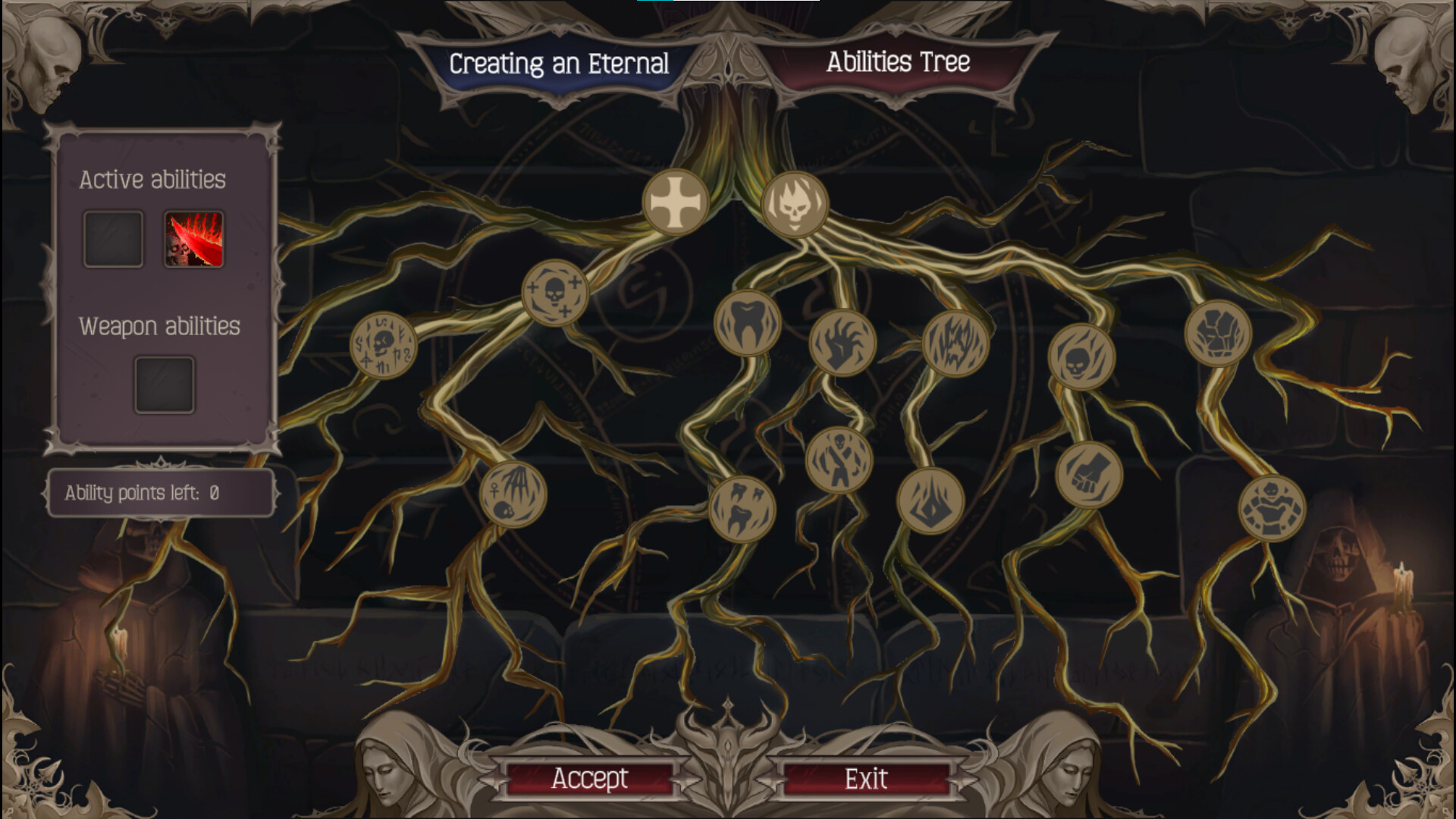The image size is (1456, 819).
Task: Inspect the equipped red blade active ability
Action: coord(194,237)
